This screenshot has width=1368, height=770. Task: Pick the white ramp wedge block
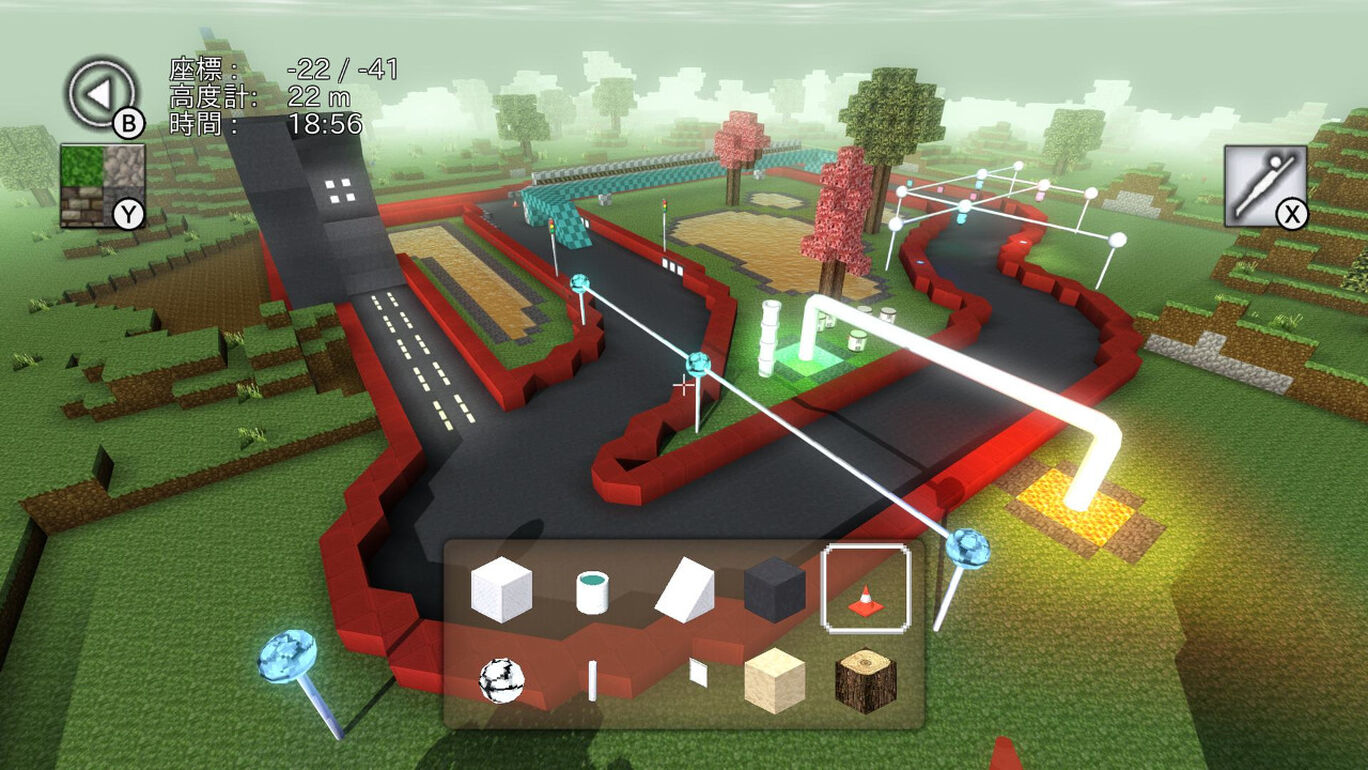tap(685, 590)
